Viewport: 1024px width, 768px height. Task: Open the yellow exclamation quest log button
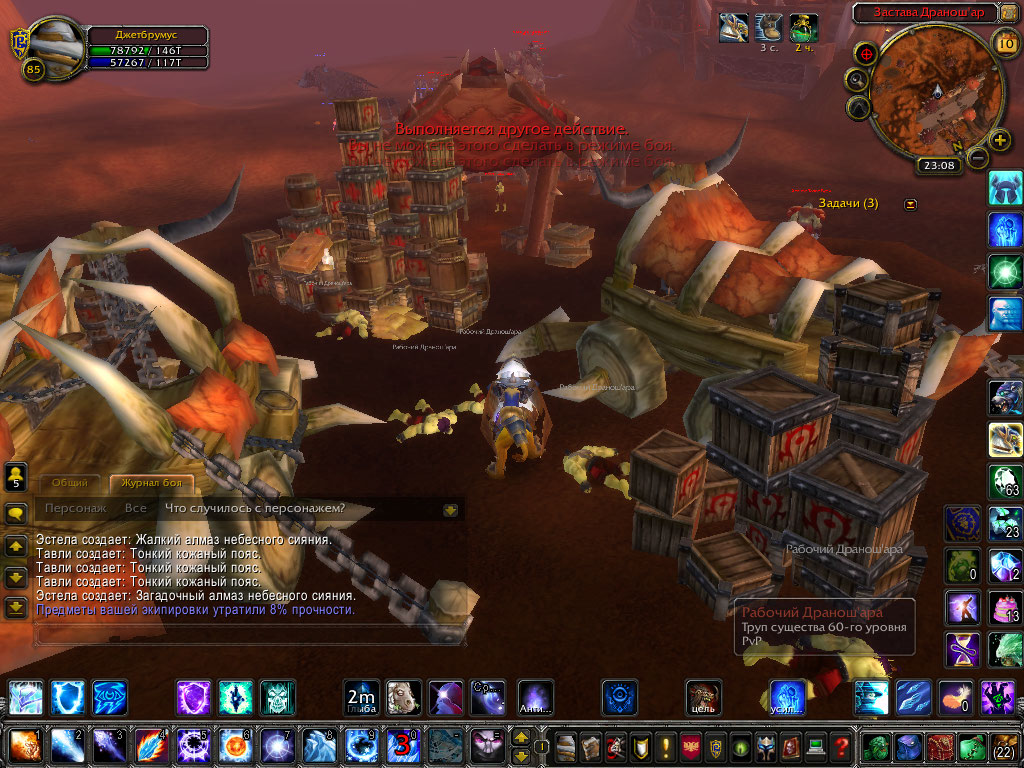pos(664,746)
